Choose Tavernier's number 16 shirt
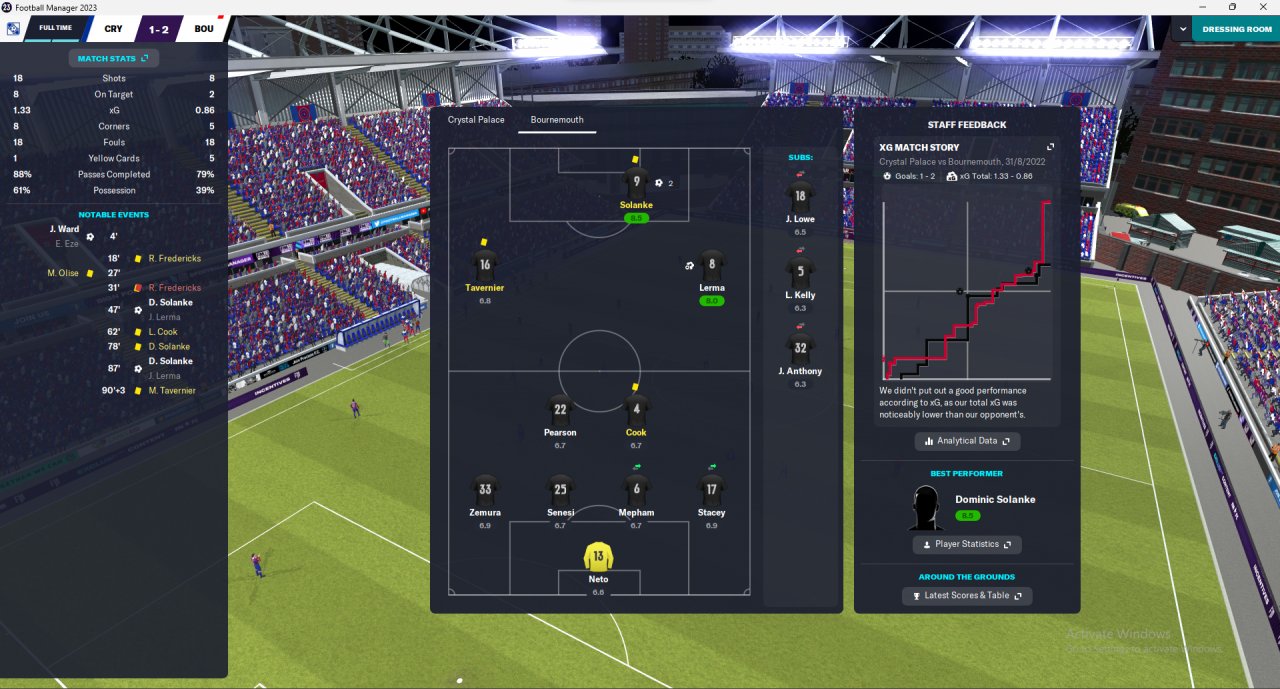Screen dimensions: 1280x689 (x=485, y=266)
